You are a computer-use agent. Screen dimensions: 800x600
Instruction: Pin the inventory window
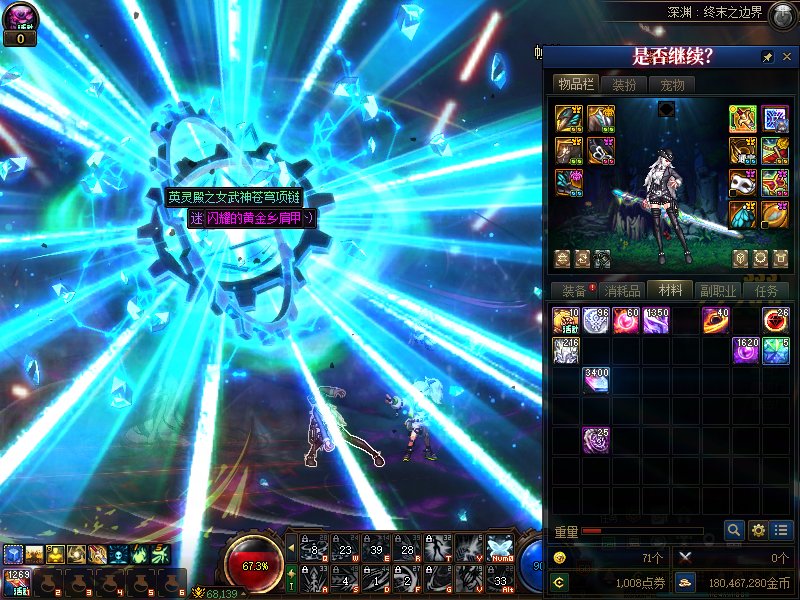(767, 56)
